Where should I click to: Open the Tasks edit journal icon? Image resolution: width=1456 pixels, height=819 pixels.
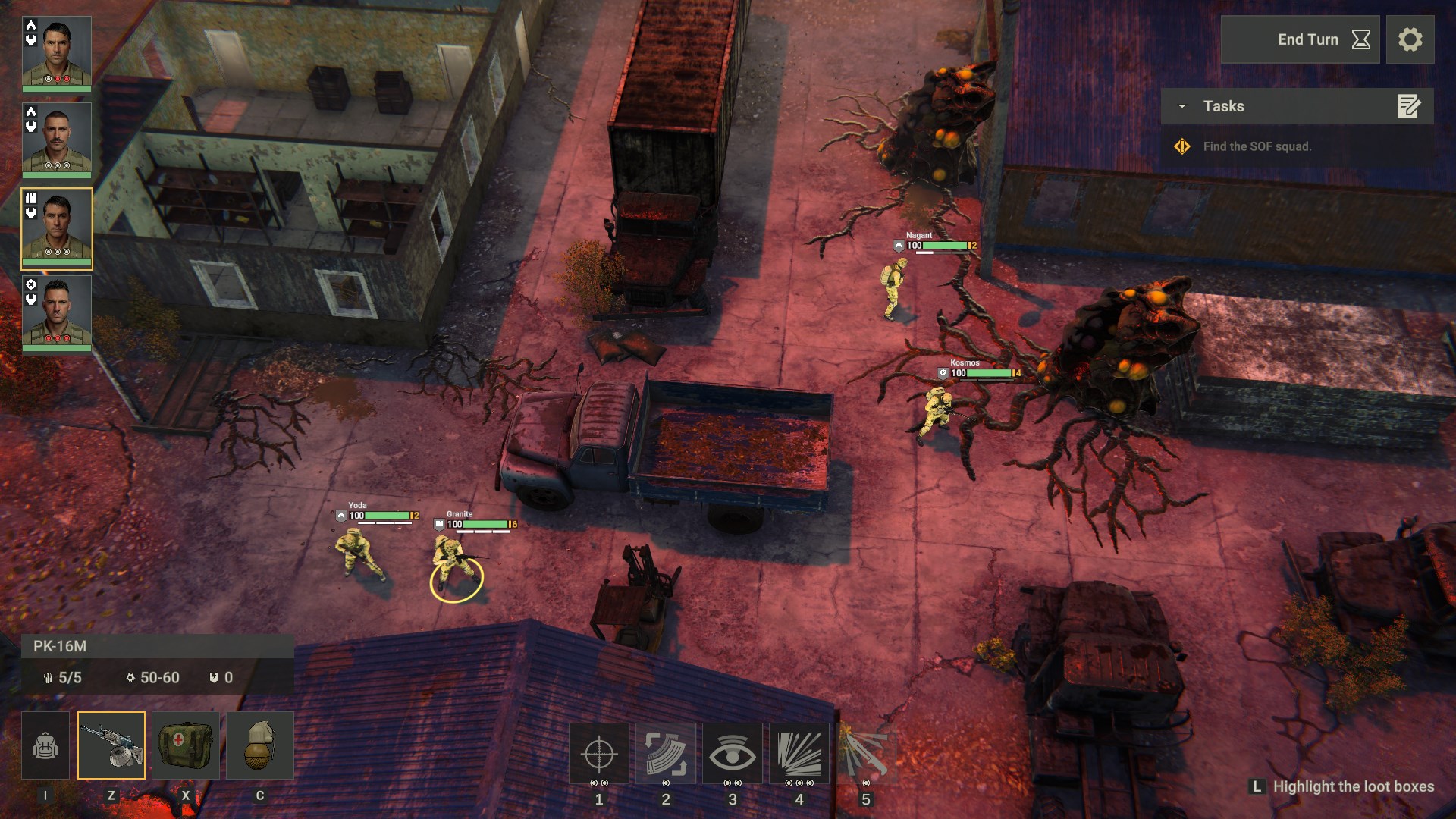click(1409, 107)
